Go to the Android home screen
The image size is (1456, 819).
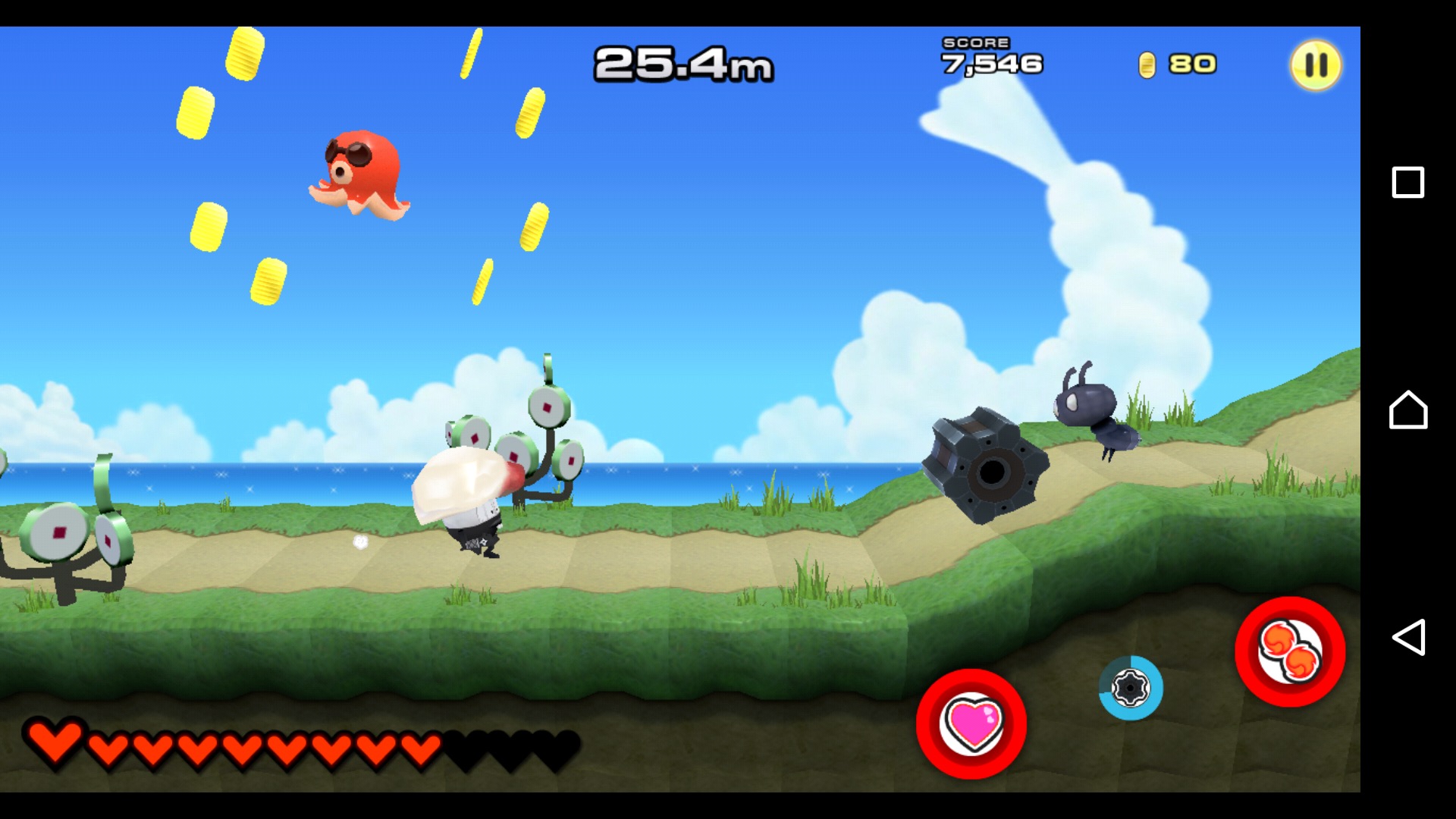1407,409
